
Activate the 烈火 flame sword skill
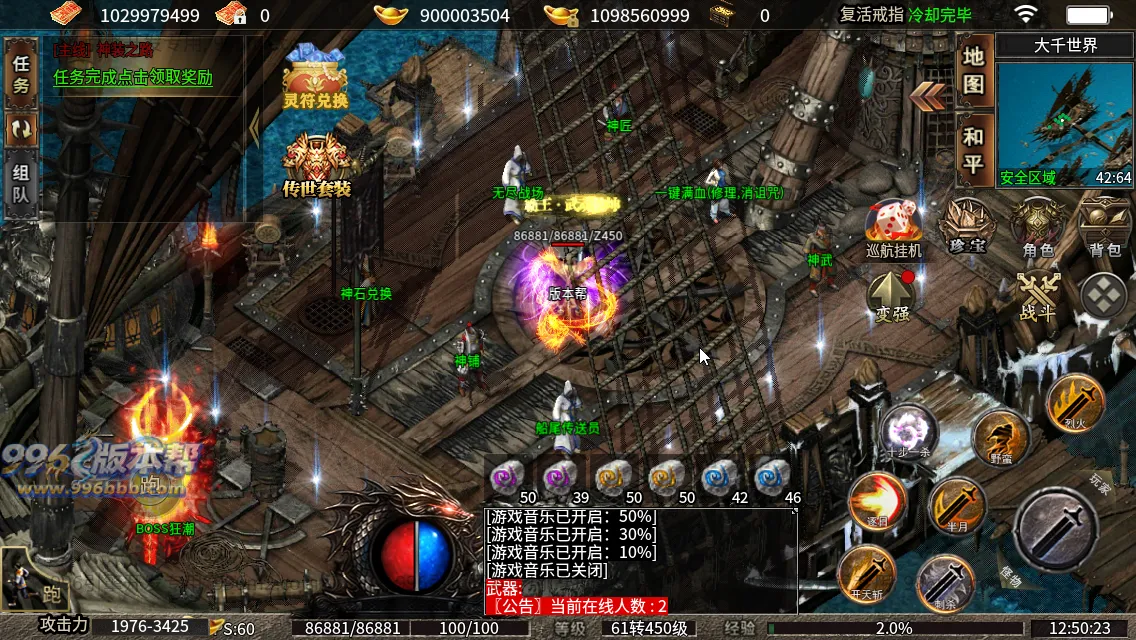[1075, 402]
